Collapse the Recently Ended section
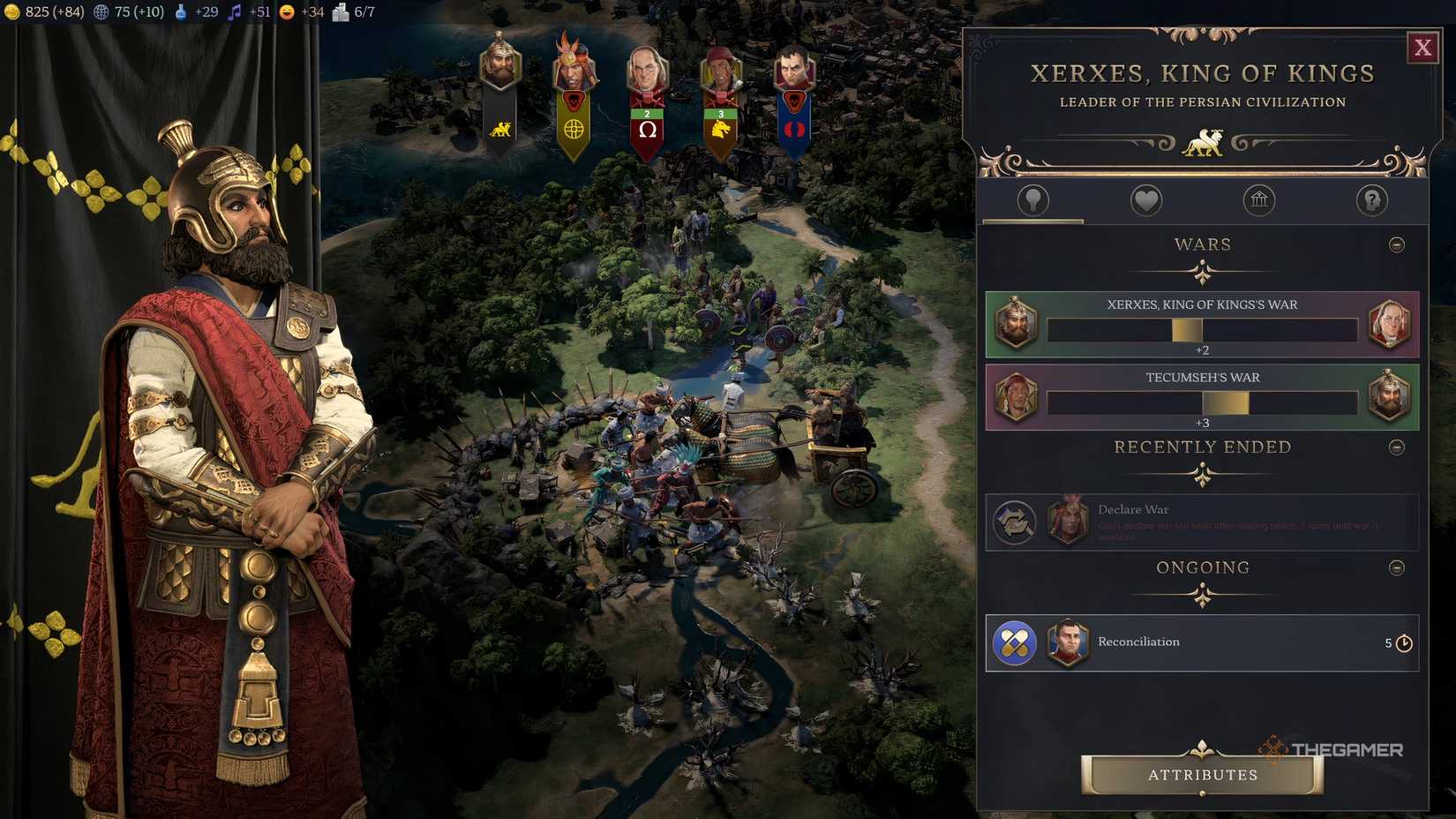This screenshot has width=1456, height=819. [x=1395, y=447]
